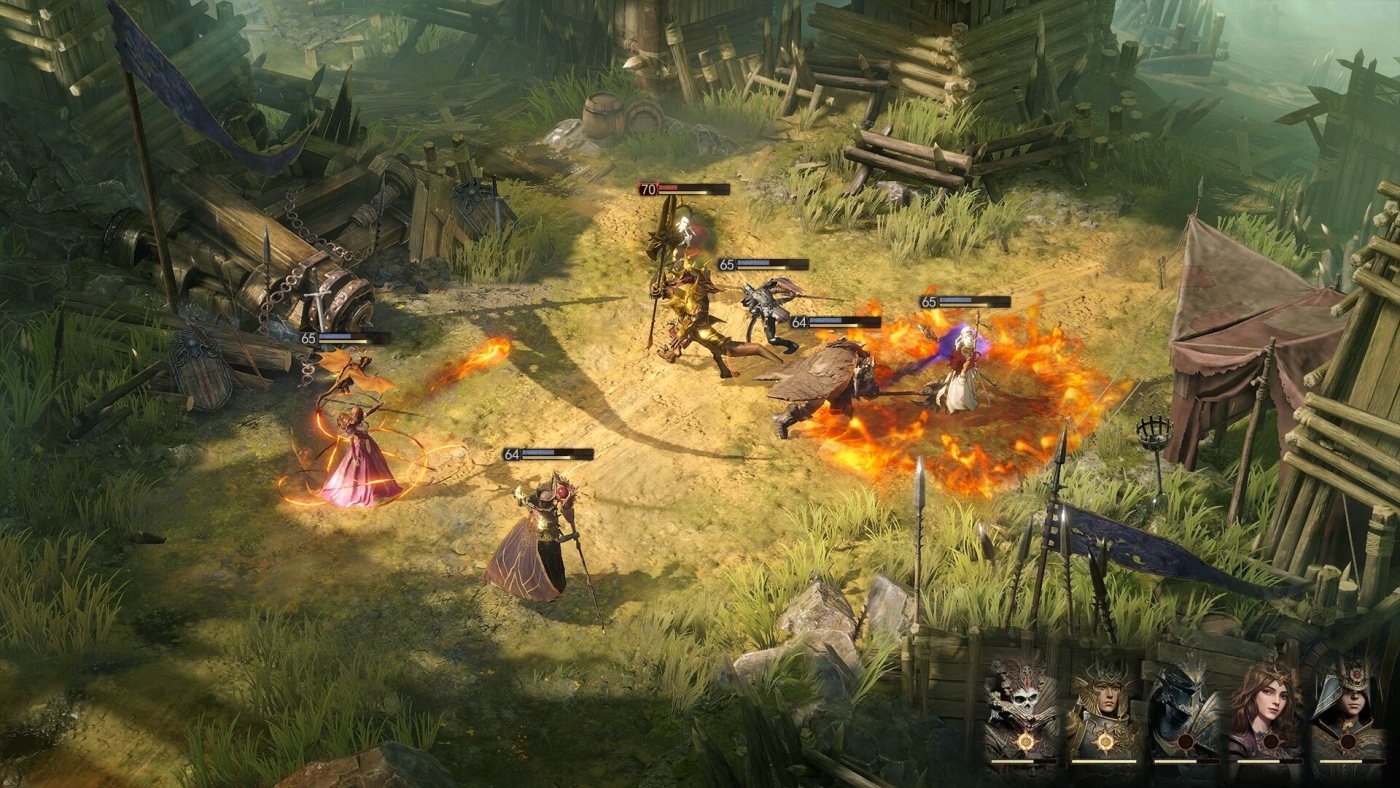Choose the hooded hero with red-gem hat

point(1346,705)
